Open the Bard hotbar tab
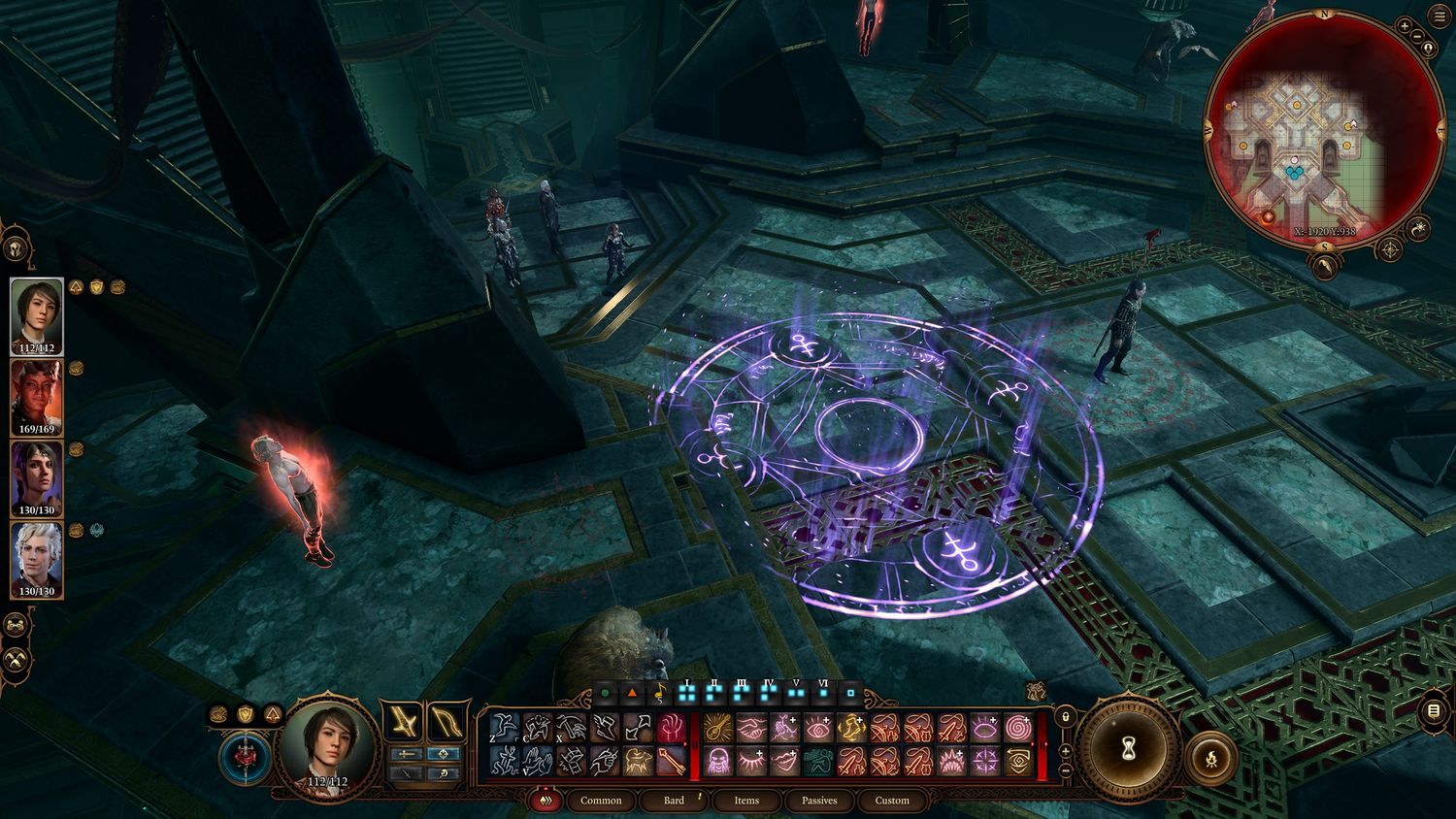The width and height of the screenshot is (1456, 819). tap(674, 801)
